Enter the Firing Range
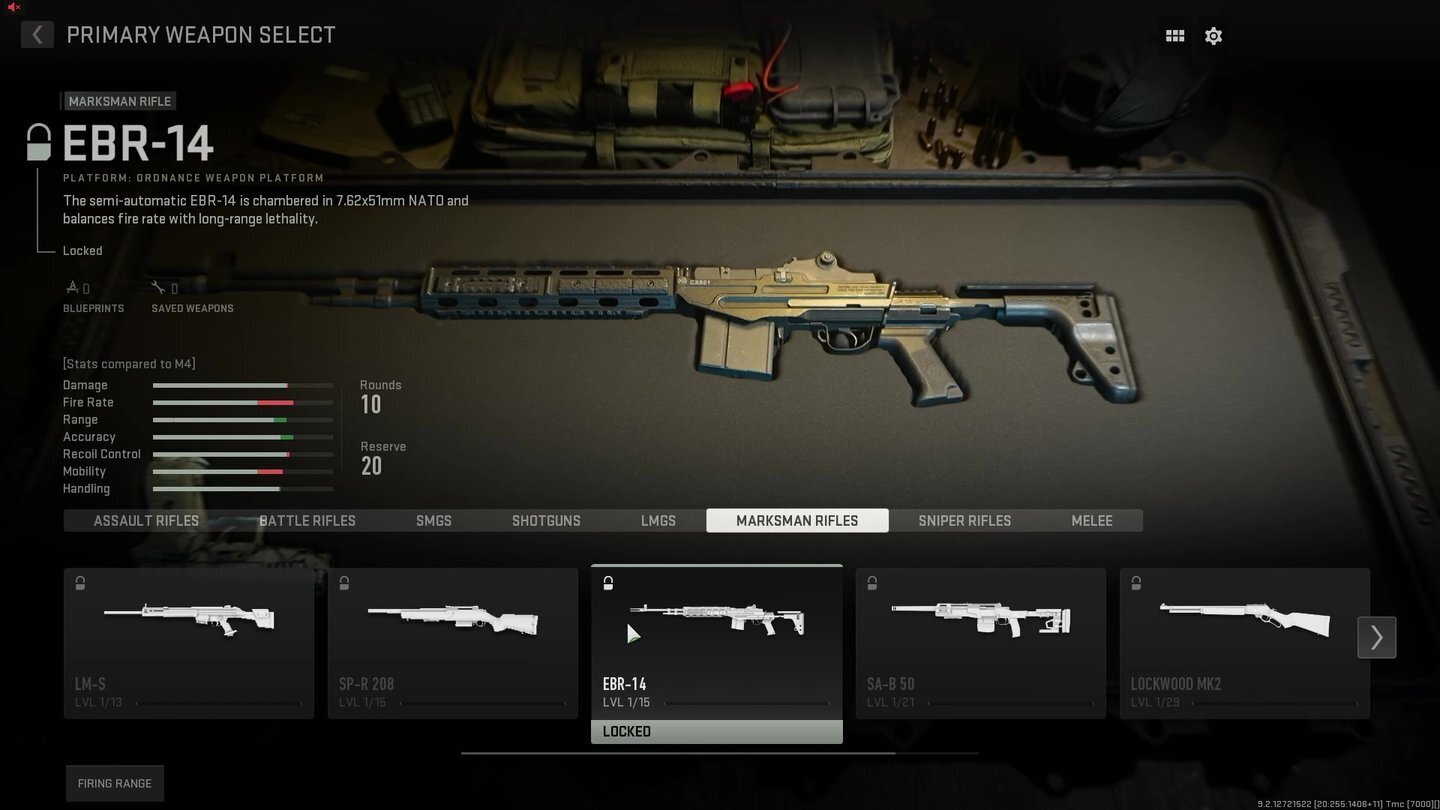This screenshot has height=810, width=1440. pyautogui.click(x=114, y=783)
